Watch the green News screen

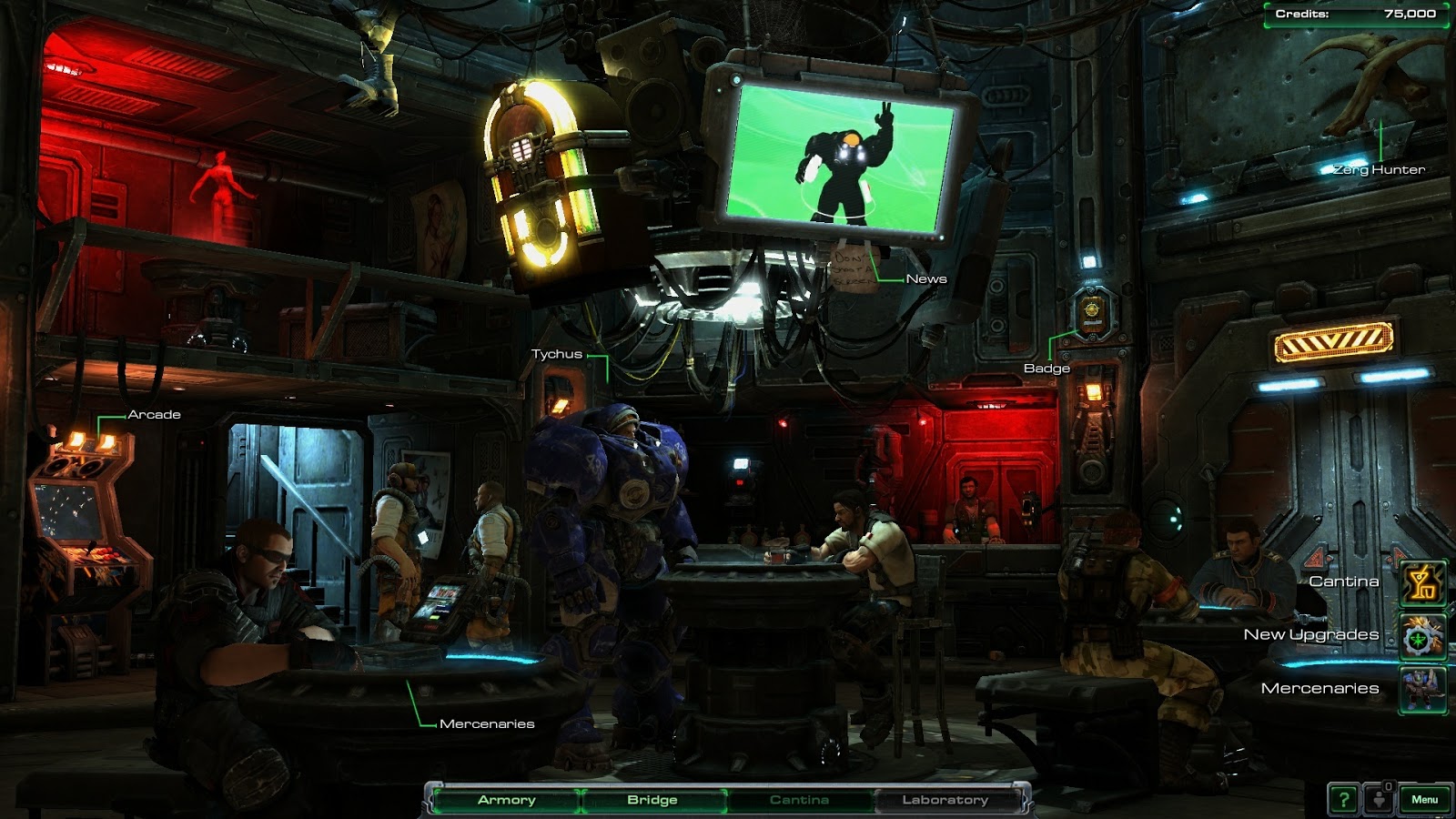point(842,155)
